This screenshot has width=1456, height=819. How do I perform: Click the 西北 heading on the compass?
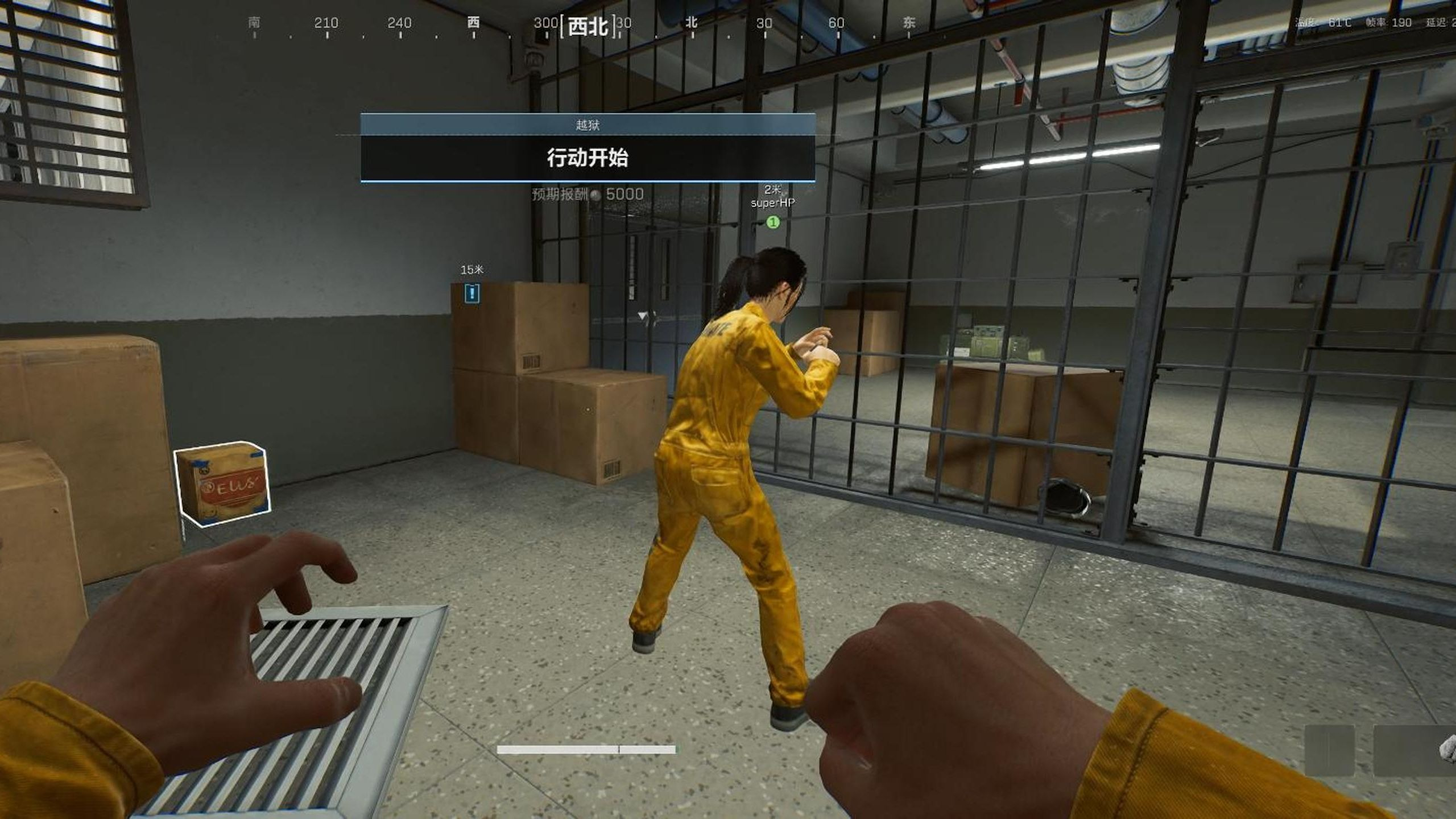pyautogui.click(x=588, y=26)
